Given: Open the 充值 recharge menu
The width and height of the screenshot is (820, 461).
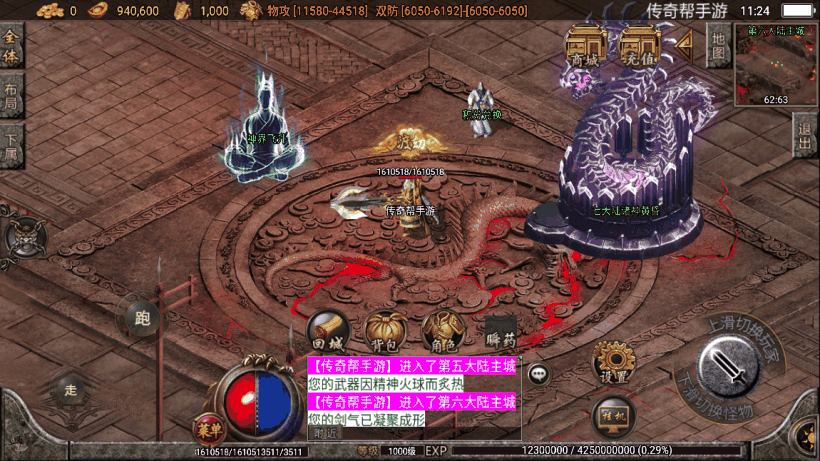Looking at the screenshot, I should (x=638, y=47).
